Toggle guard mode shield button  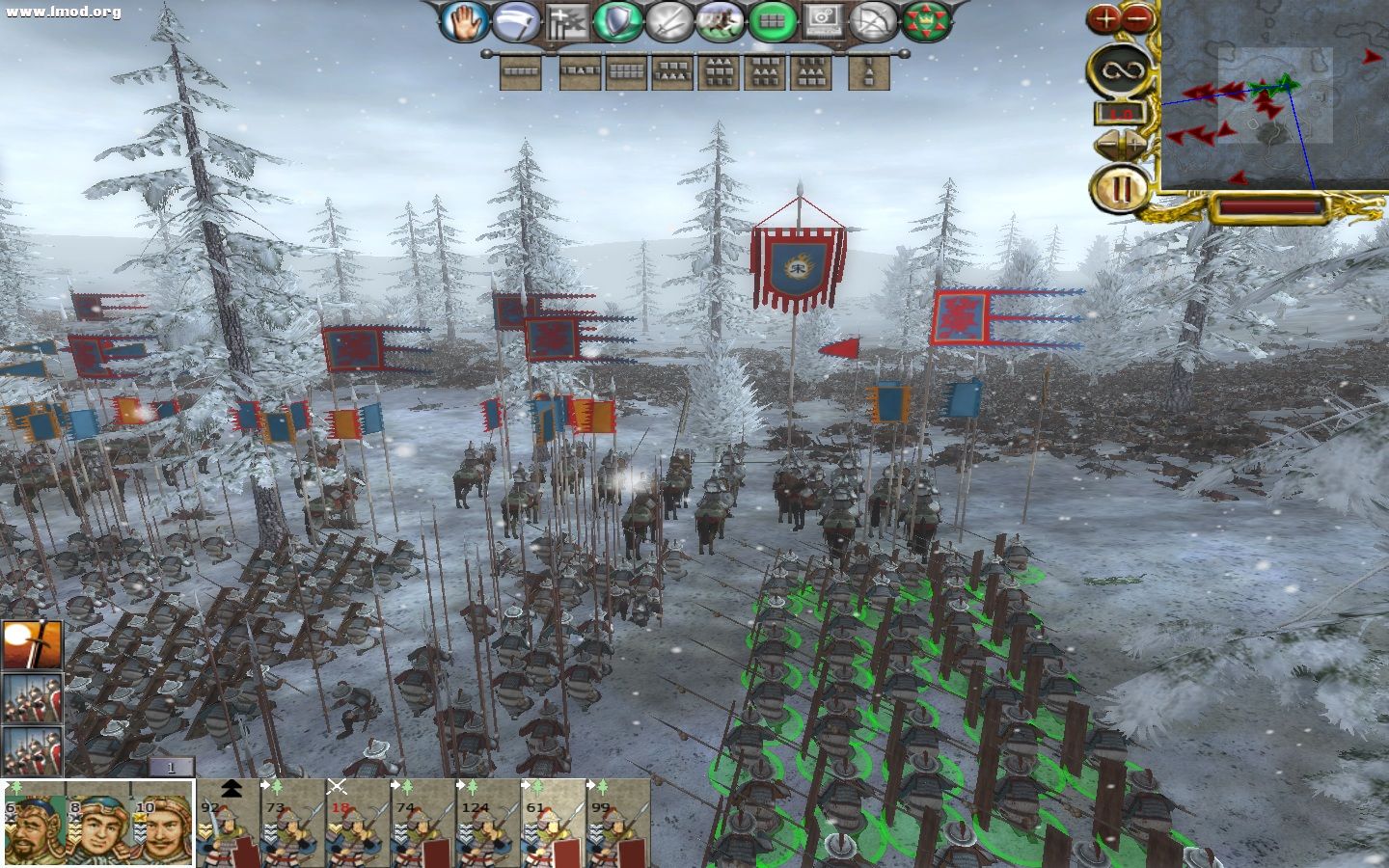618,21
